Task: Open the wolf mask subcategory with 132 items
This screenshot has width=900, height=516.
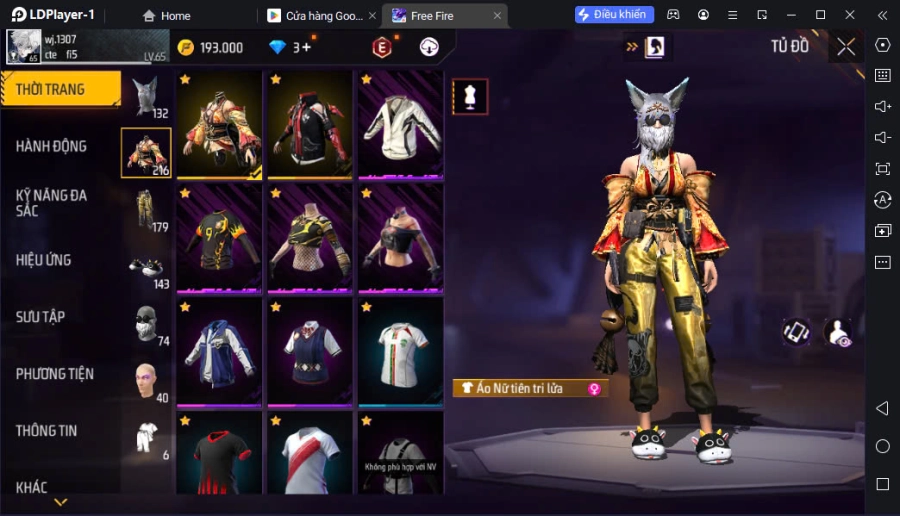Action: [146, 97]
